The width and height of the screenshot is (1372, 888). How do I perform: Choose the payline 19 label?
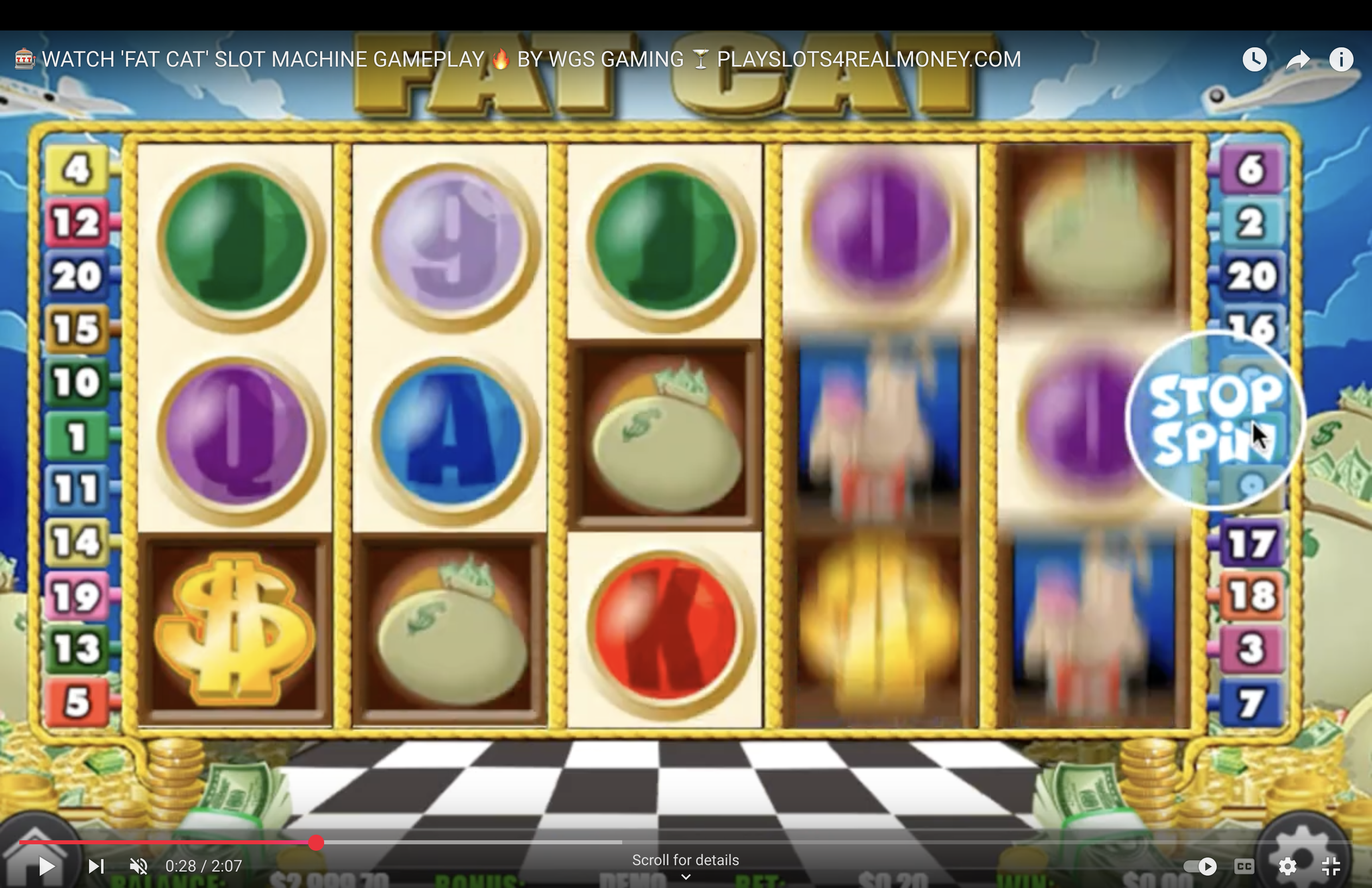[77, 595]
